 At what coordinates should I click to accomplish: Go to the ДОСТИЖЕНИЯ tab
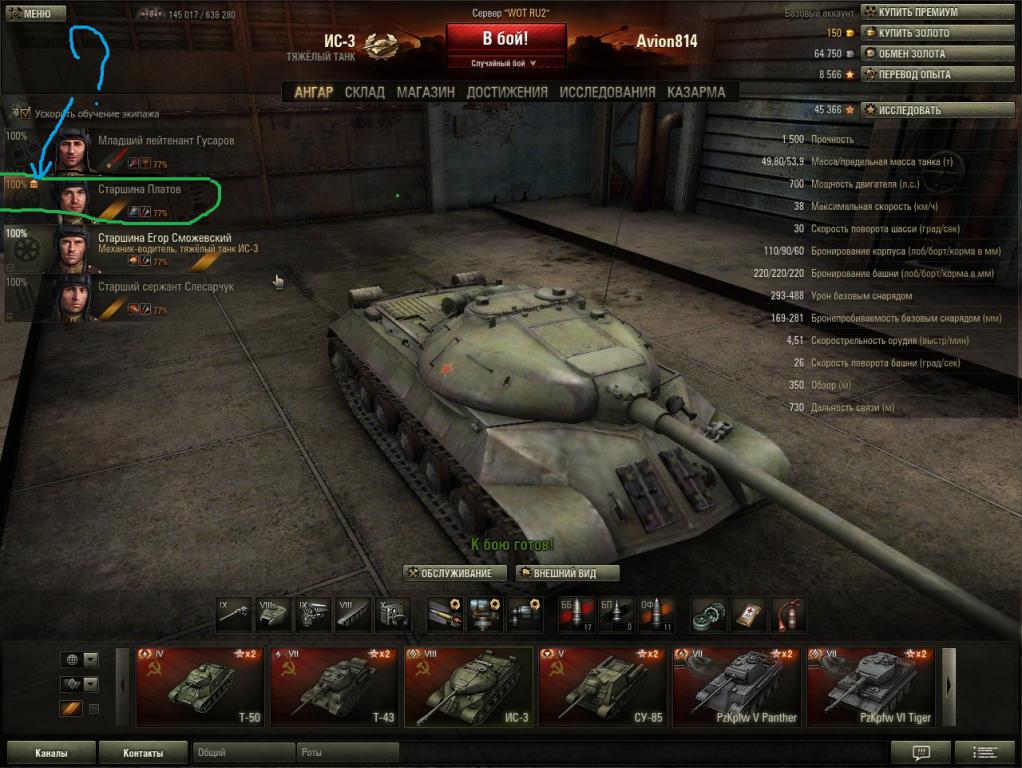click(x=507, y=92)
